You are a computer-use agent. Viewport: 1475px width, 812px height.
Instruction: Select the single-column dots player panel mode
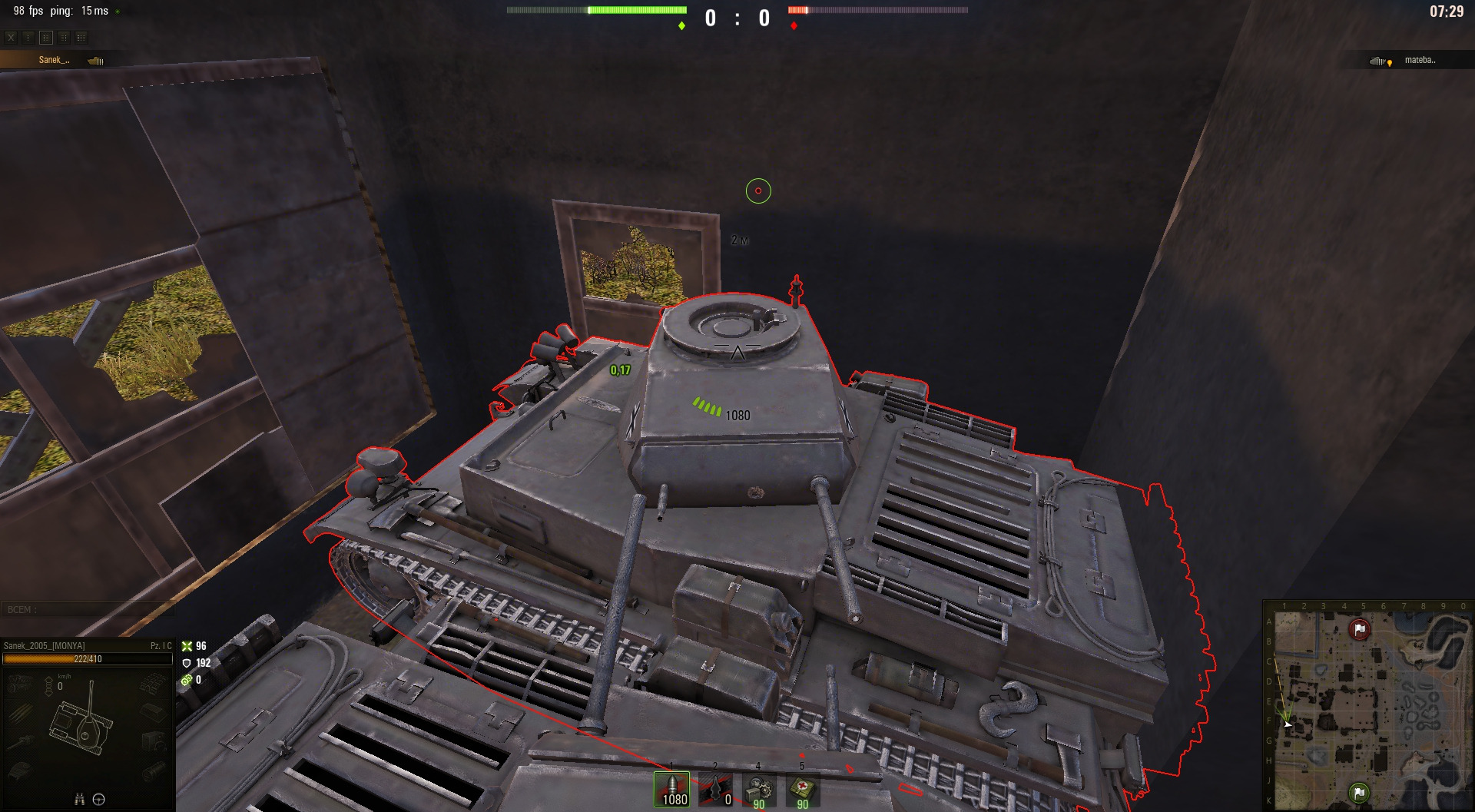click(28, 37)
